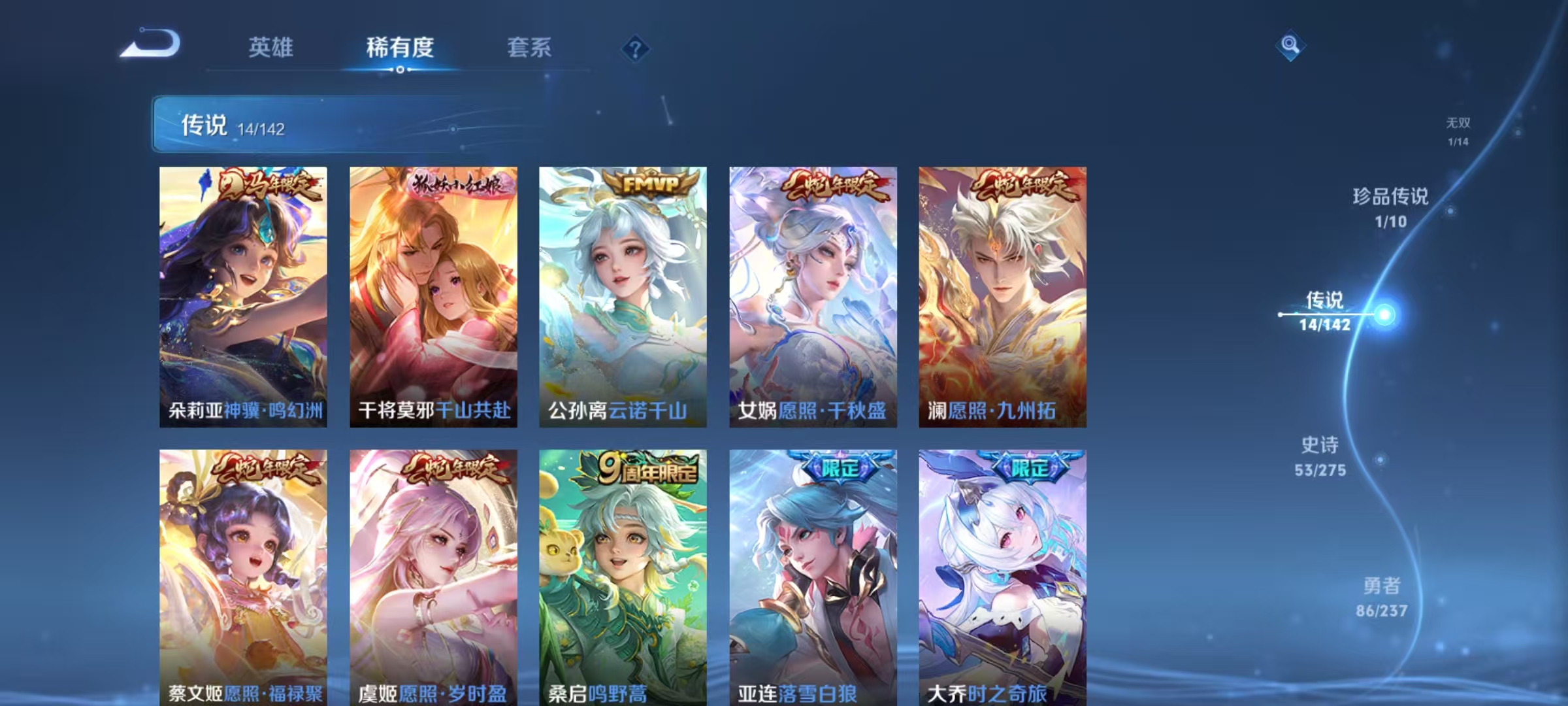Open search with the magnifier icon
Image resolution: width=1568 pixels, height=706 pixels.
click(1288, 46)
